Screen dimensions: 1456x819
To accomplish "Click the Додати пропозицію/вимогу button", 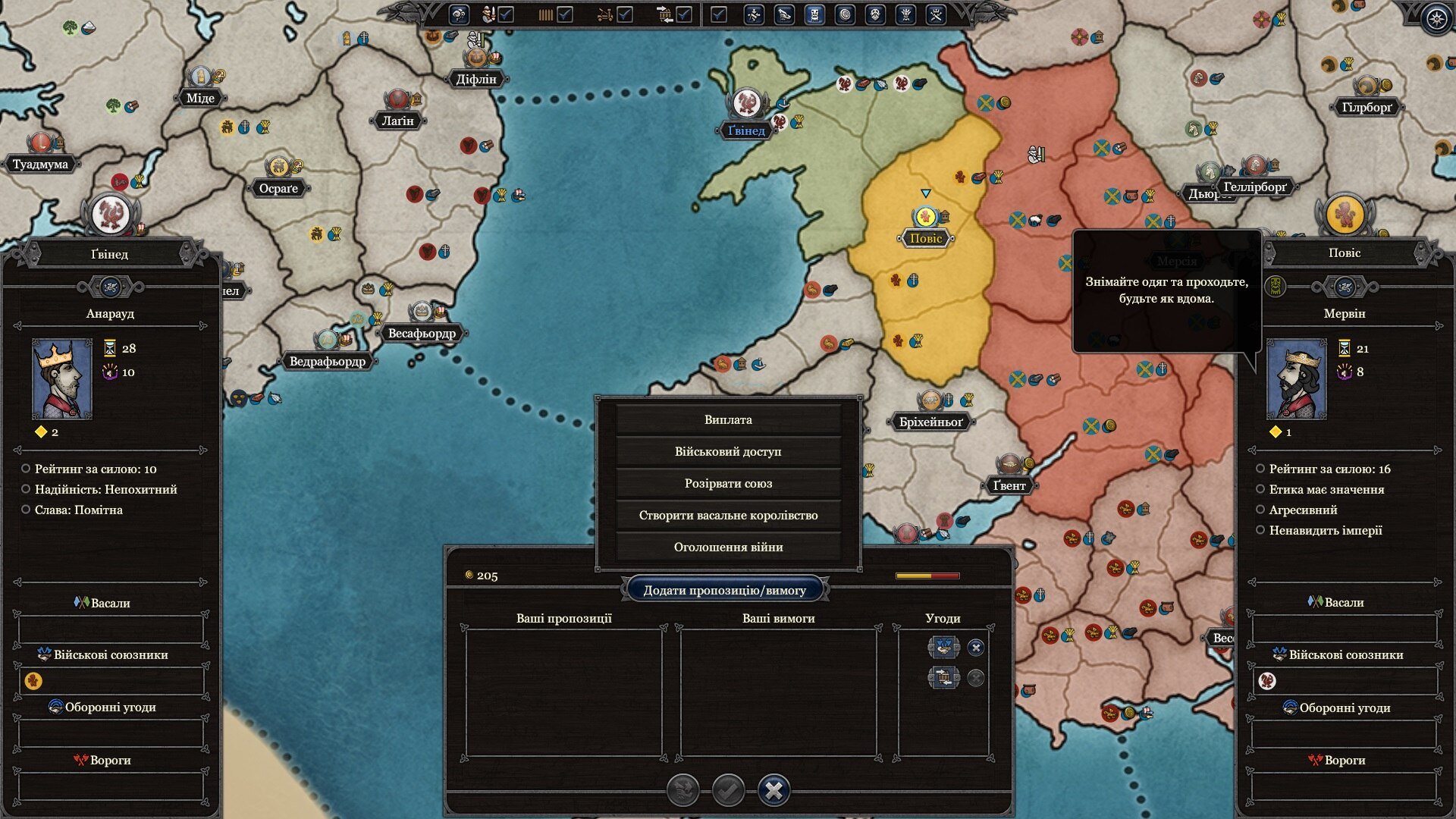I will (x=724, y=590).
